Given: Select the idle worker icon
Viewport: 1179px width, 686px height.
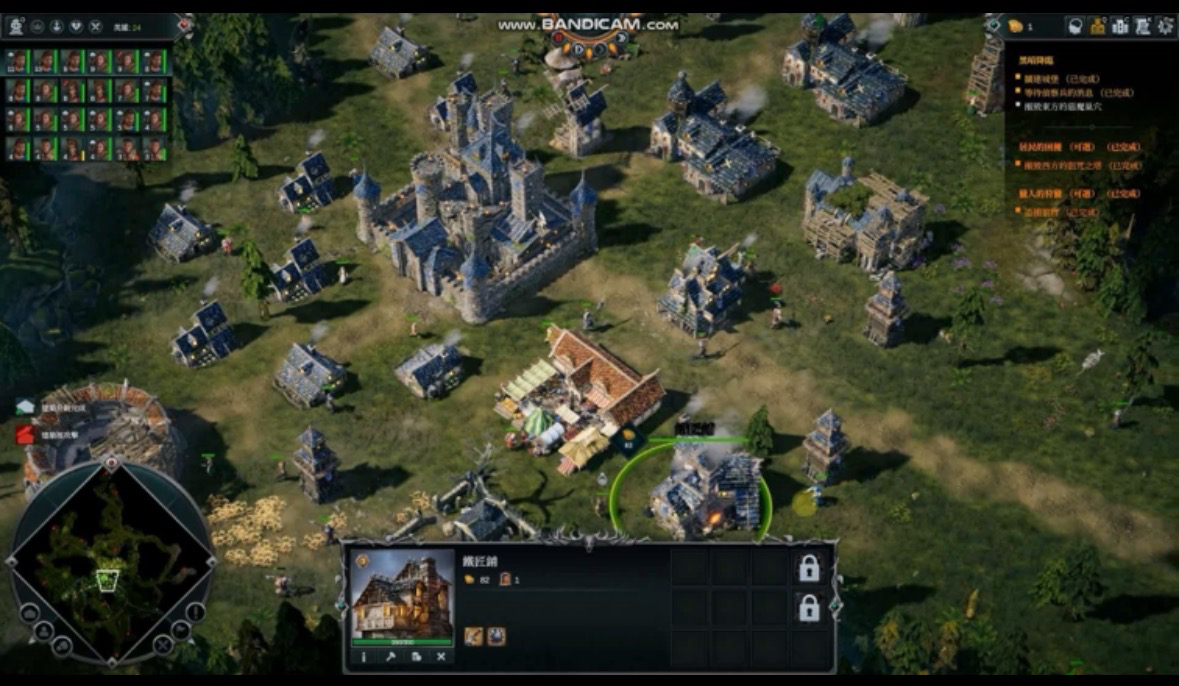Looking at the screenshot, I should tap(17, 27).
